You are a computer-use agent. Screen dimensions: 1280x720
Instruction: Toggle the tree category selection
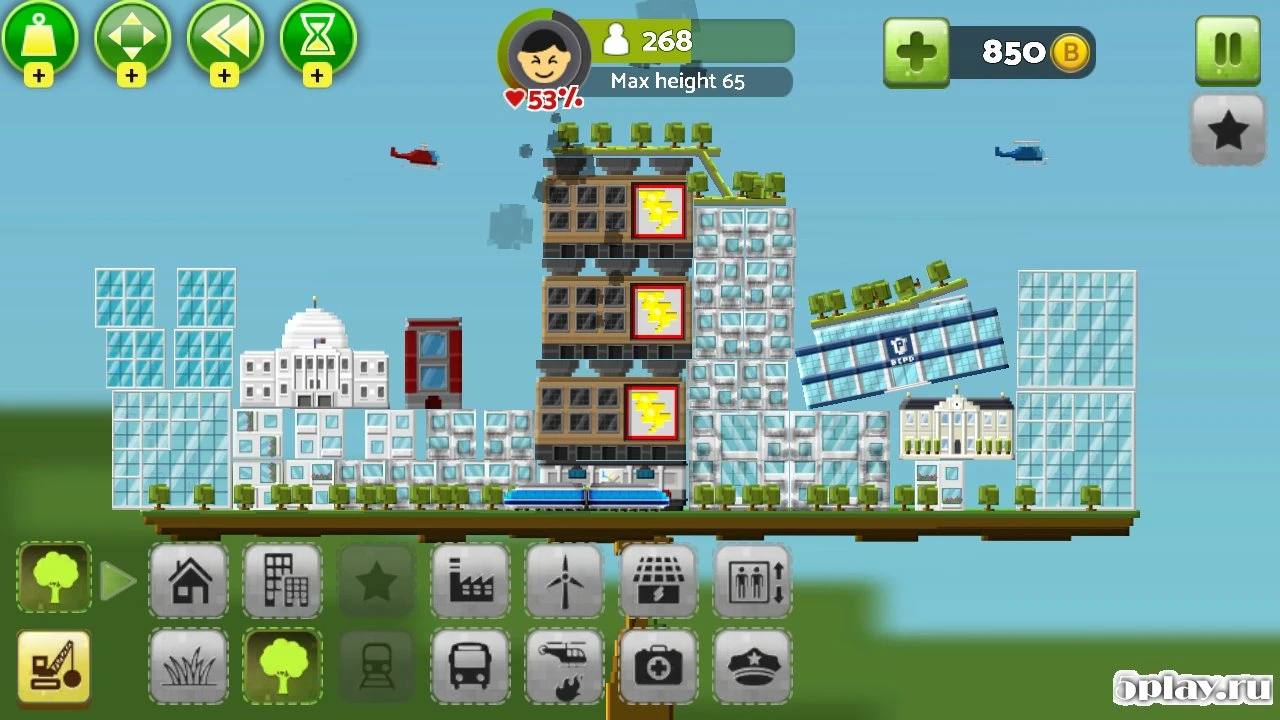point(54,578)
